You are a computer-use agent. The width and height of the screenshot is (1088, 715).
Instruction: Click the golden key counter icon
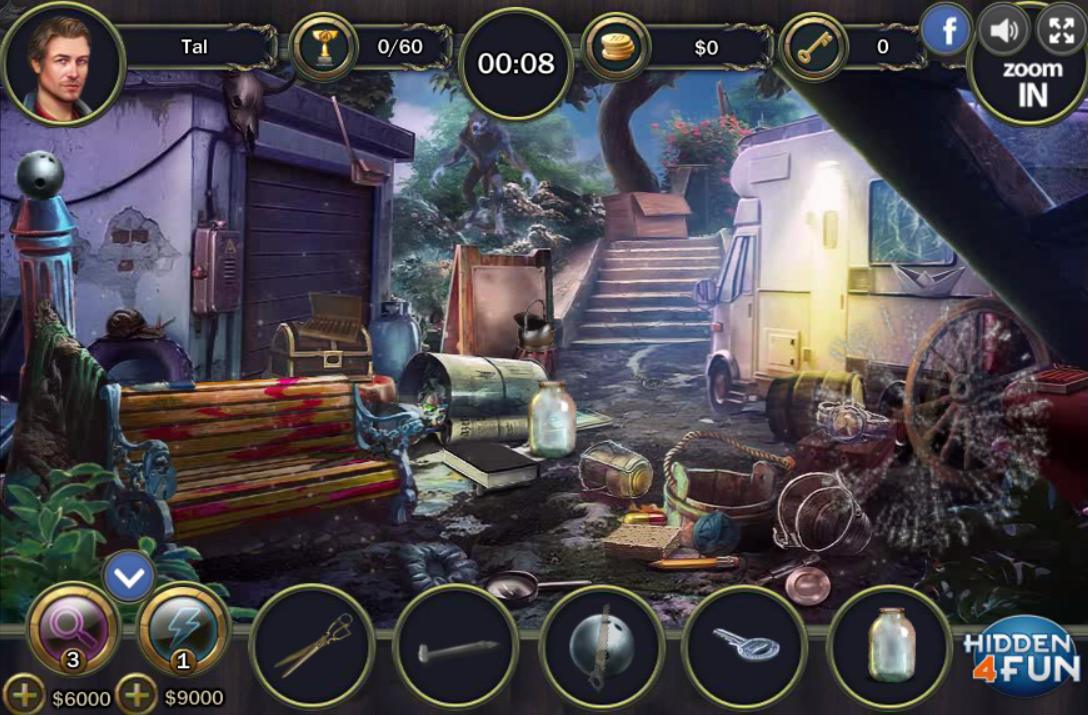tap(812, 47)
